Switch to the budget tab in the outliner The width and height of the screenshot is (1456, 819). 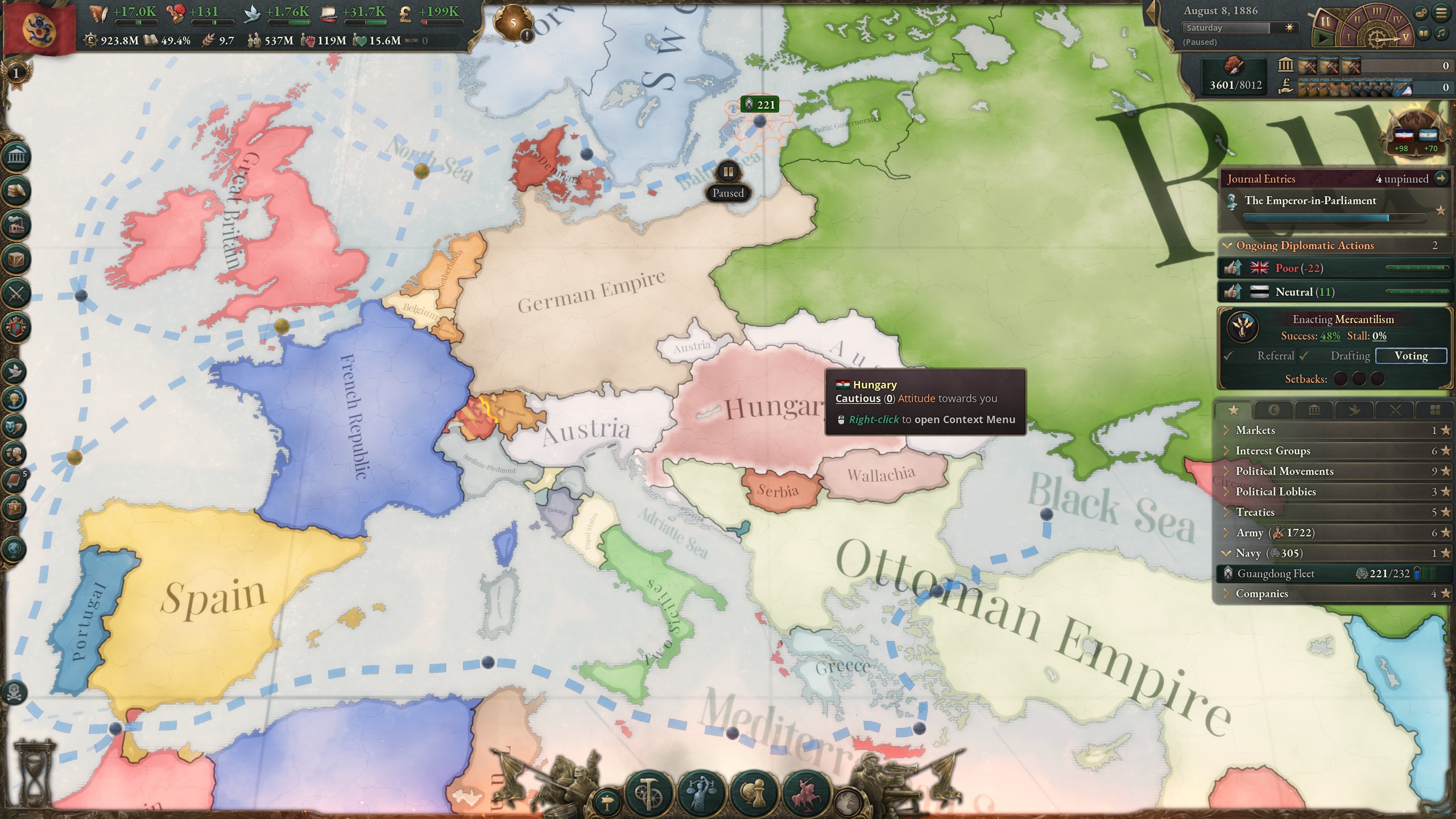[x=1273, y=410]
